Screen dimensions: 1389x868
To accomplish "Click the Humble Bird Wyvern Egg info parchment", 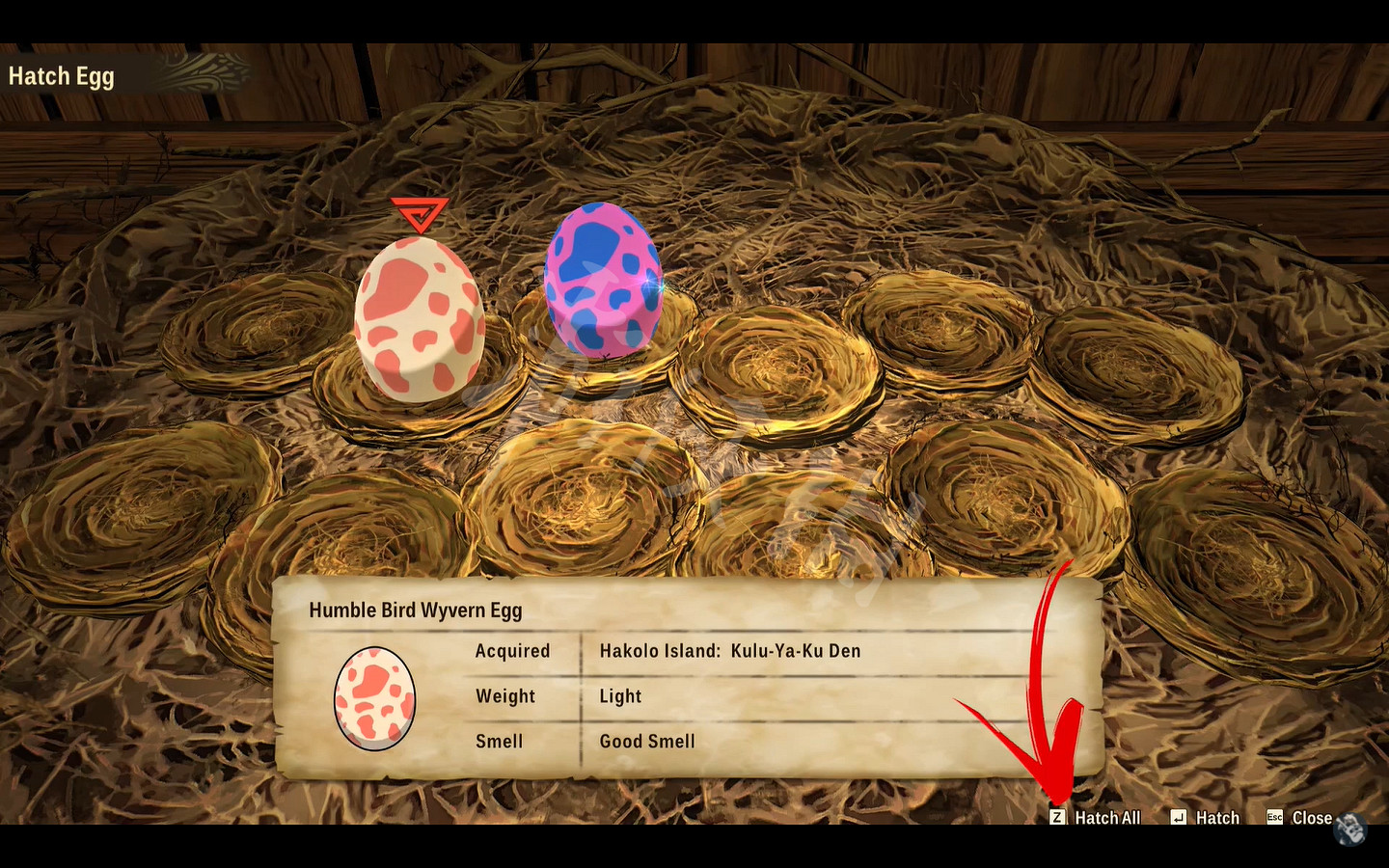I will [690, 675].
